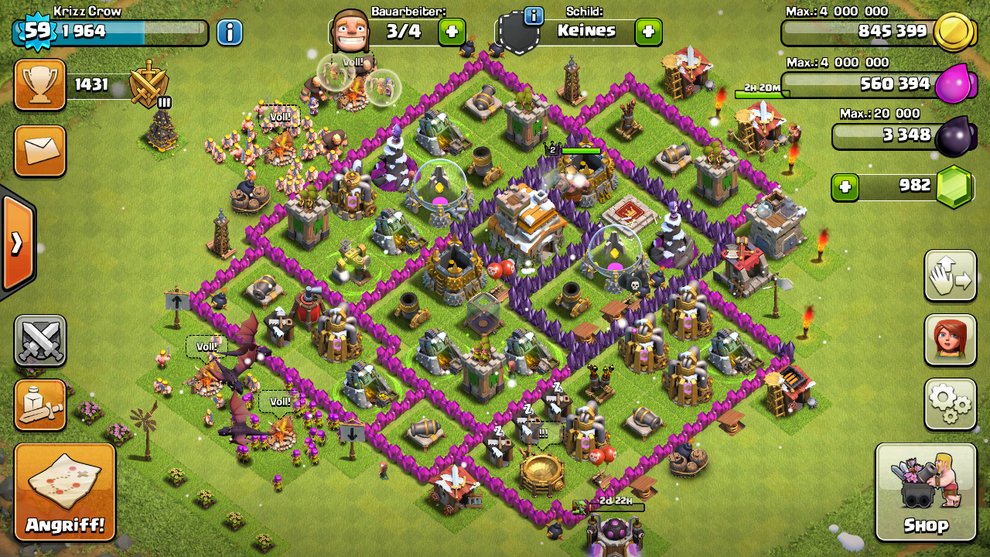Buy more gems with the green plus

(x=846, y=186)
